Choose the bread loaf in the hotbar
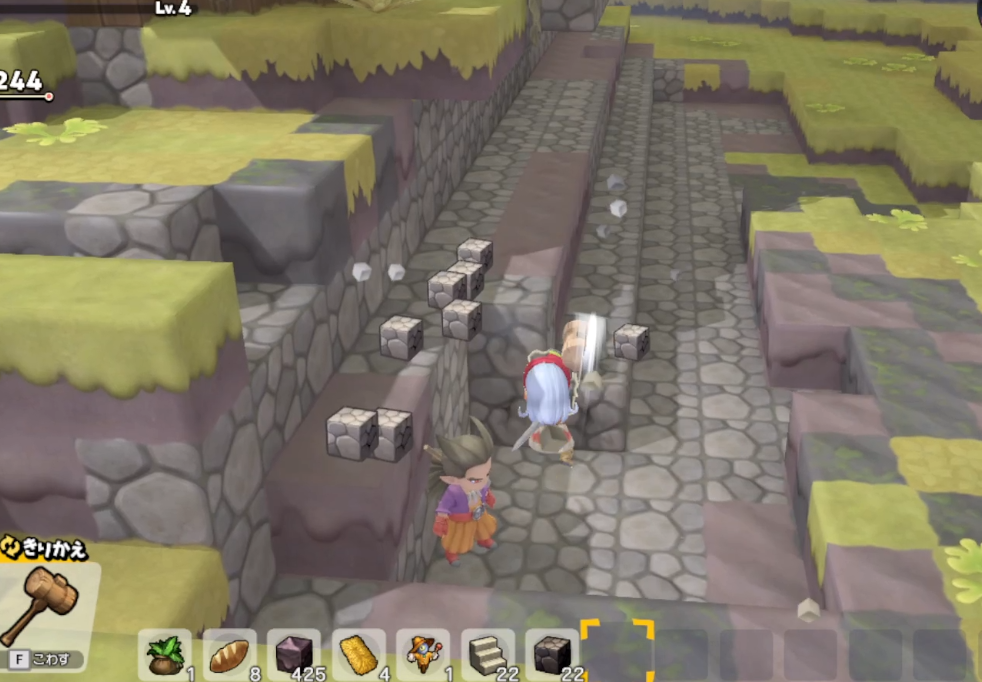Screen dimensions: 982x682 (x=229, y=655)
